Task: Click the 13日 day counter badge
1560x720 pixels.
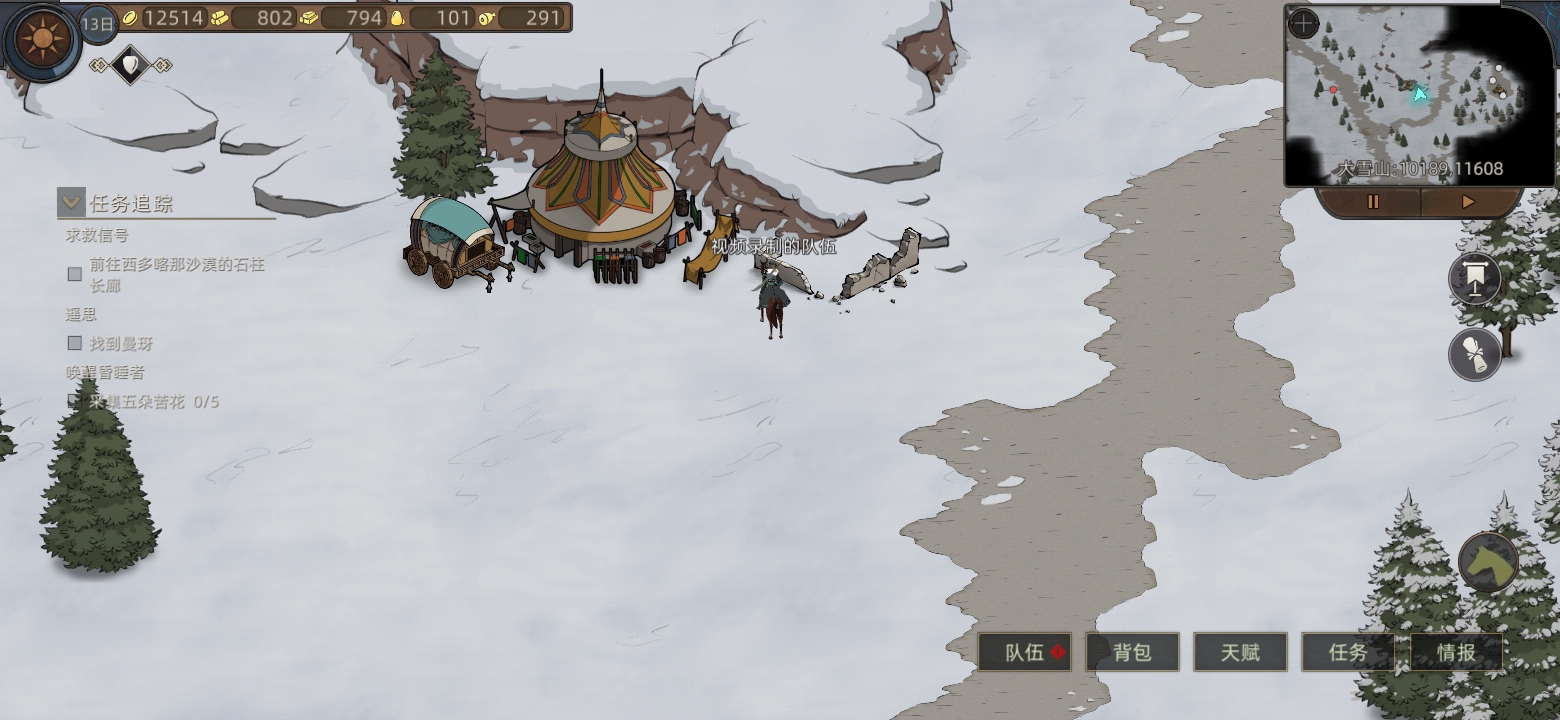Action: 98,23
